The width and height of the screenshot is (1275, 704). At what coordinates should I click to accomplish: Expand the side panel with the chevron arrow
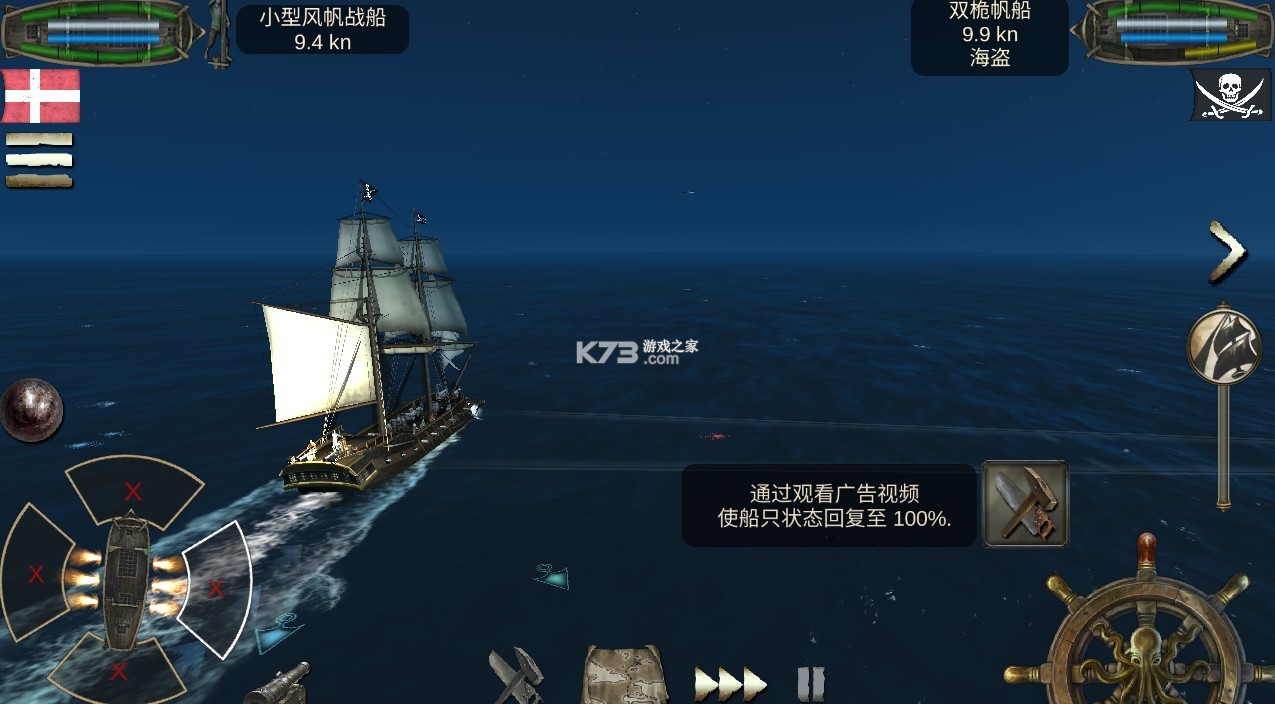(1227, 251)
